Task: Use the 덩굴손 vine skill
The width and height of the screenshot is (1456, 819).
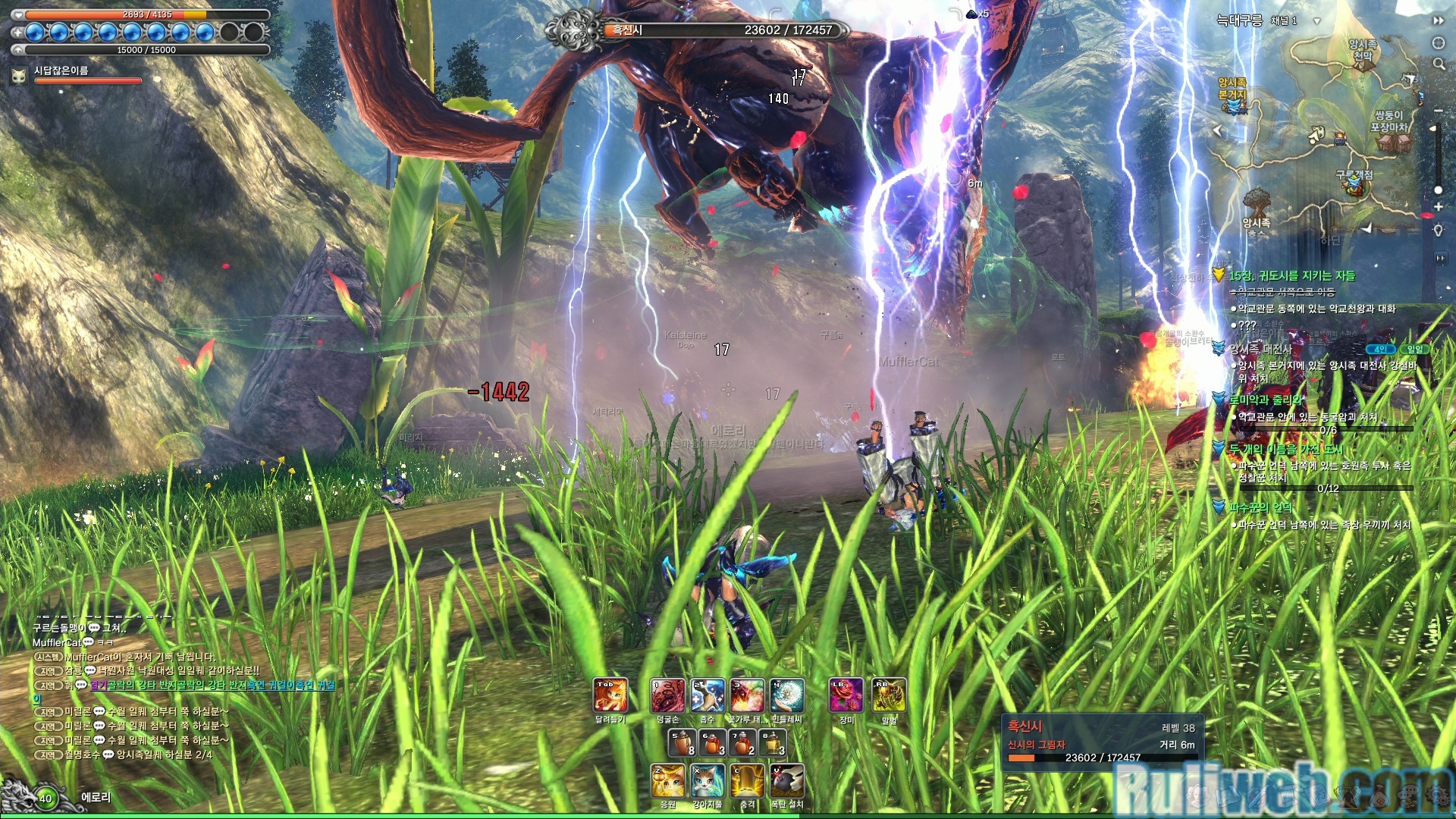Action: click(x=668, y=695)
